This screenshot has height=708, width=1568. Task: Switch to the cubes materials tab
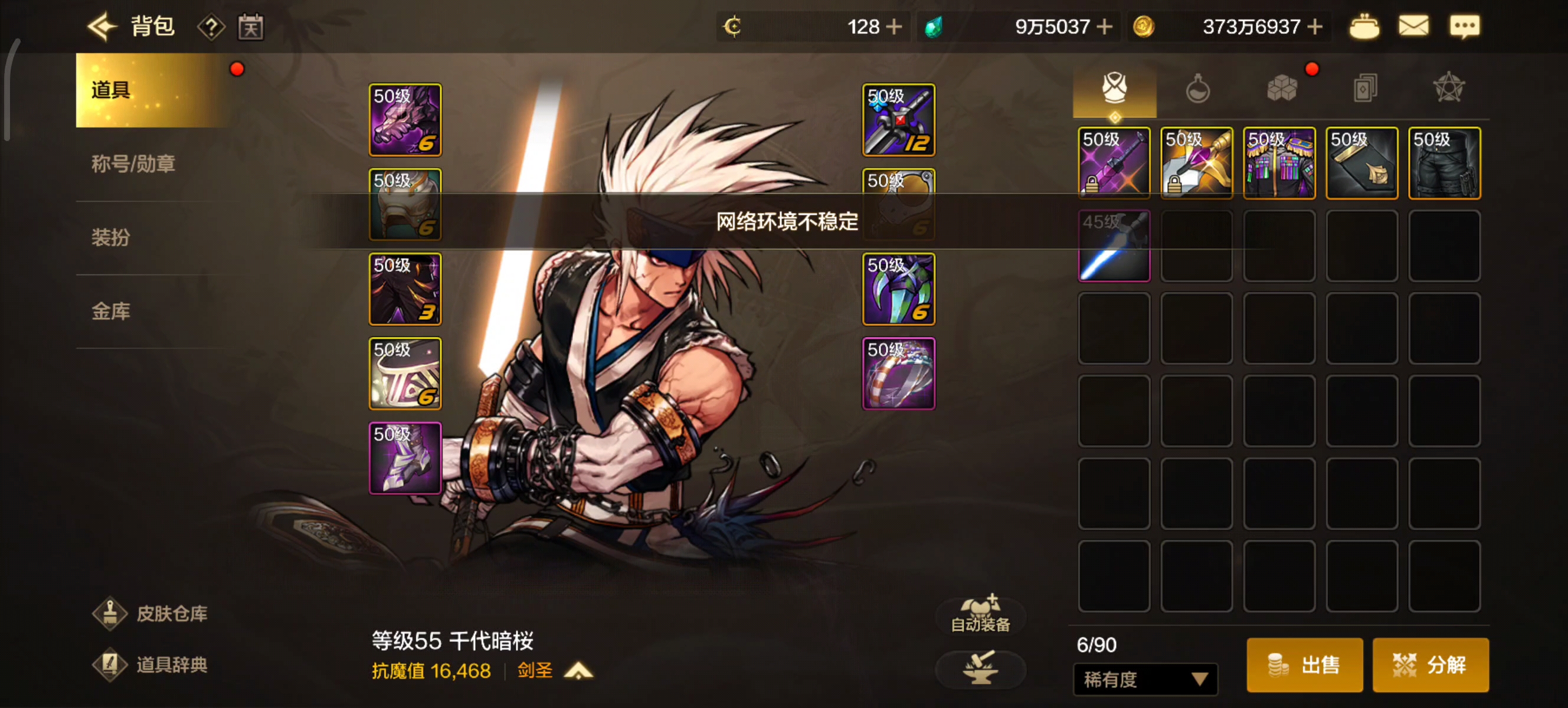tap(1281, 89)
